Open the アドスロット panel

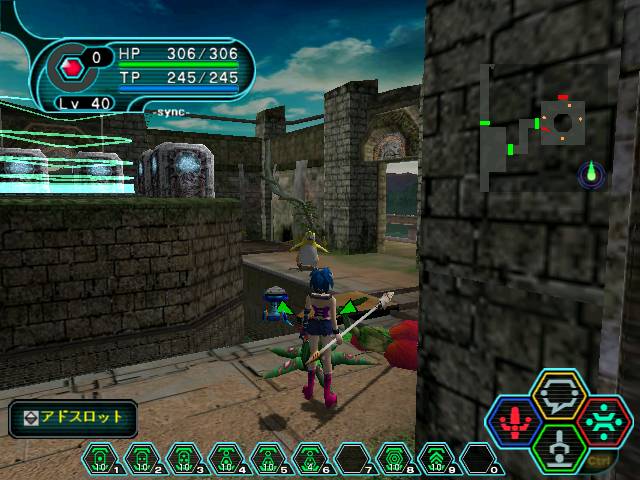(x=74, y=417)
